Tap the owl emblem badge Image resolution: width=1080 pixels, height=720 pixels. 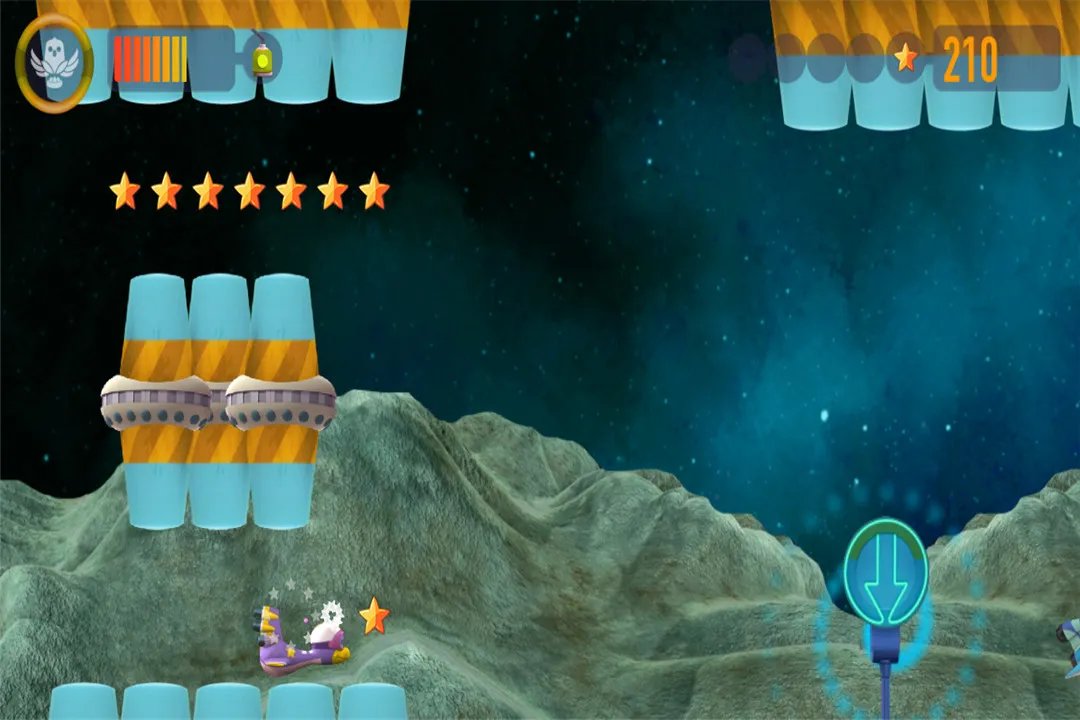(x=54, y=62)
